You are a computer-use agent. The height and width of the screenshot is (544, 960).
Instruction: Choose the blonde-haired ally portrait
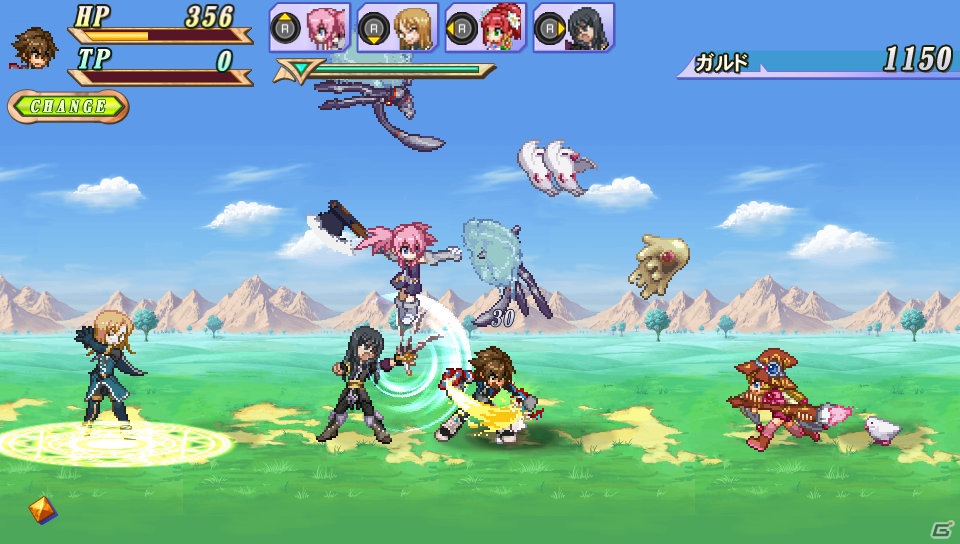coord(411,28)
